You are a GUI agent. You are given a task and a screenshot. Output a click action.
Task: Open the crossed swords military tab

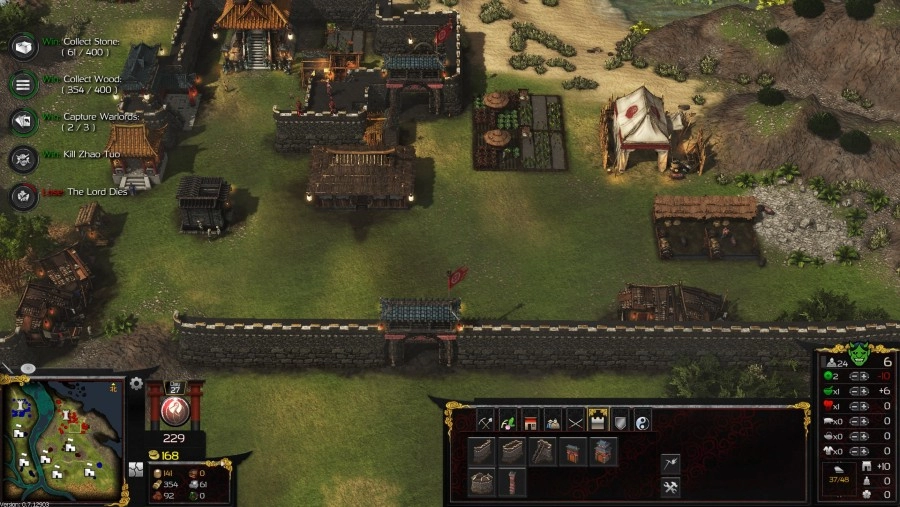(x=575, y=420)
